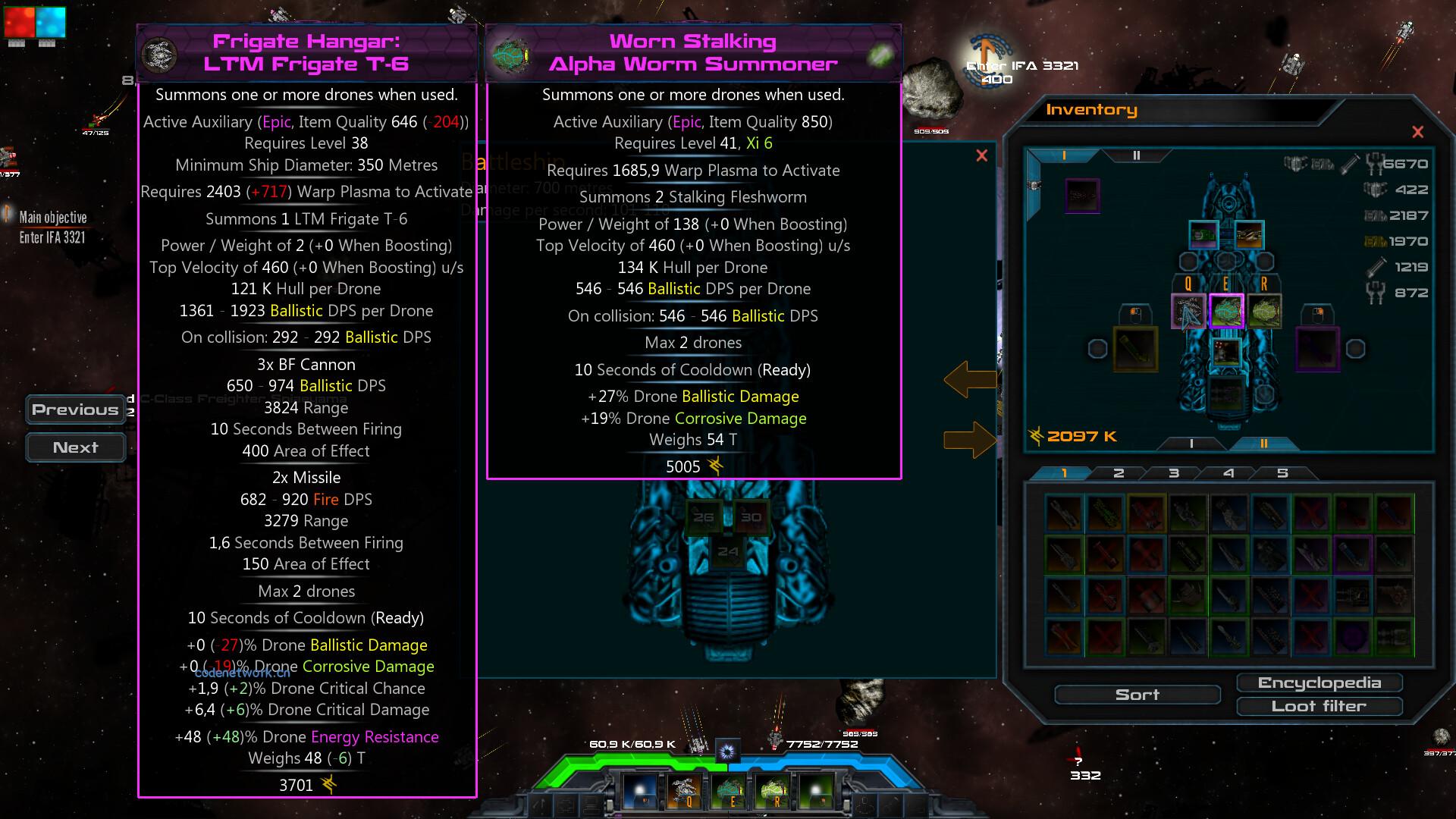Viewport: 1456px width, 819px height.
Task: Show inventory page 5 tab
Action: pyautogui.click(x=1282, y=473)
